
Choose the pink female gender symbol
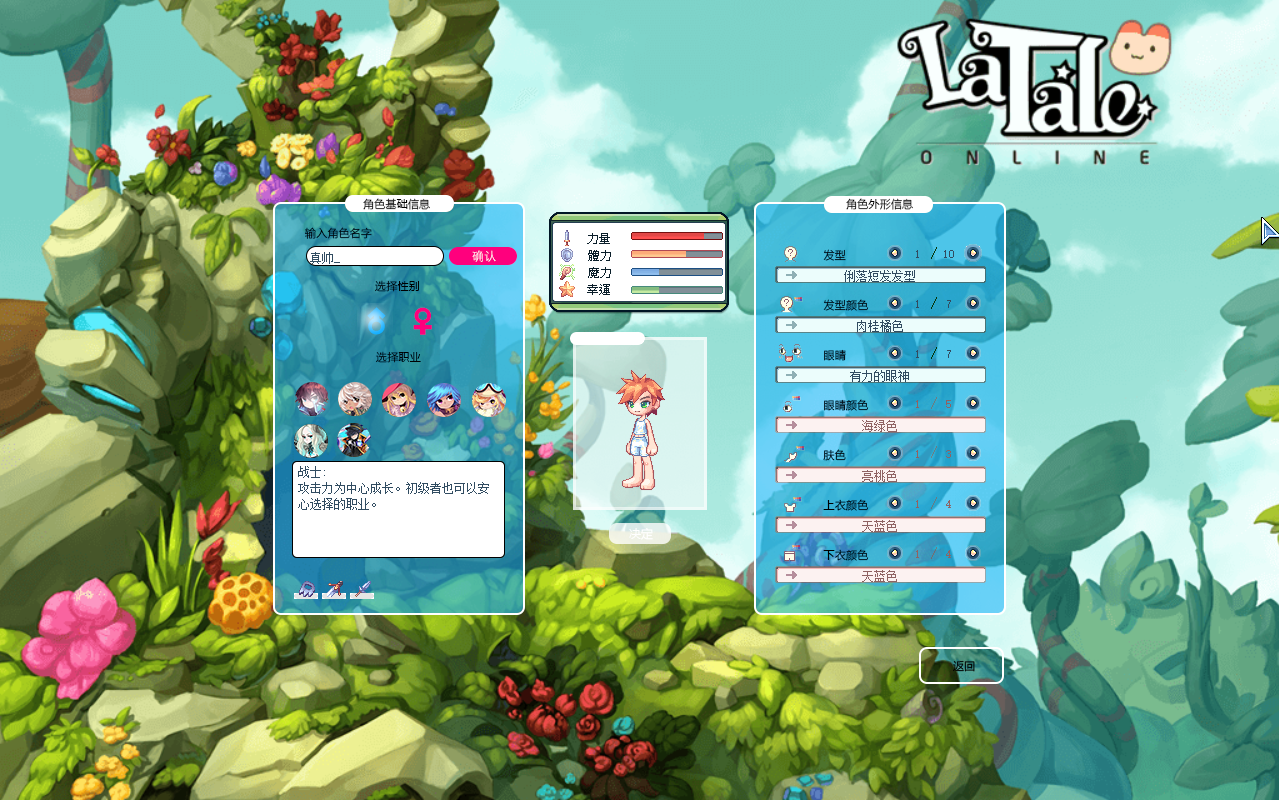point(424,321)
